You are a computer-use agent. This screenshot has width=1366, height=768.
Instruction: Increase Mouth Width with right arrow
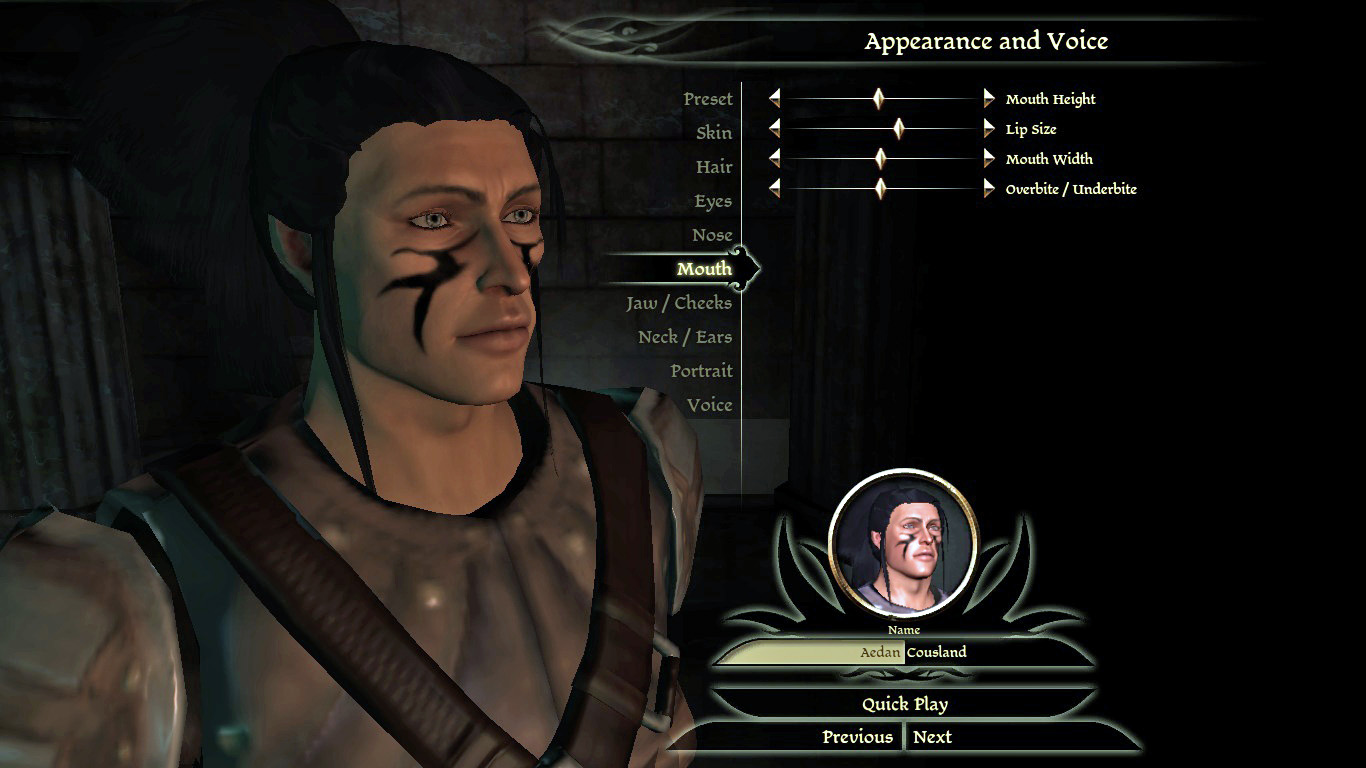(989, 158)
